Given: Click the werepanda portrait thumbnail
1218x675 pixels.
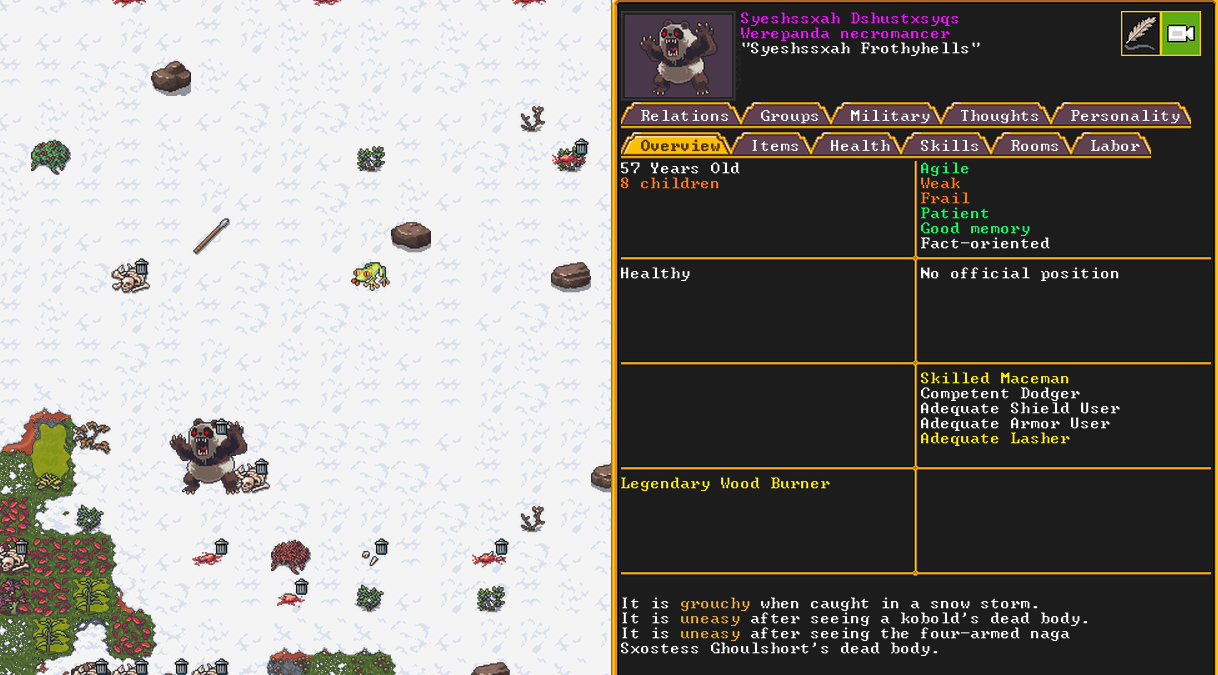Looking at the screenshot, I should click(678, 56).
